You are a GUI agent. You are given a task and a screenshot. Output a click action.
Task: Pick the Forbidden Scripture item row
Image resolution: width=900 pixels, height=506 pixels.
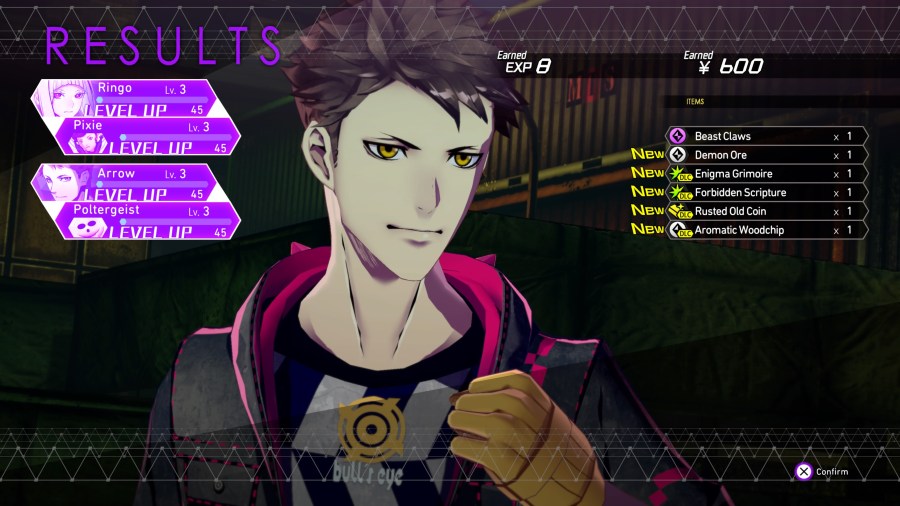click(x=765, y=192)
